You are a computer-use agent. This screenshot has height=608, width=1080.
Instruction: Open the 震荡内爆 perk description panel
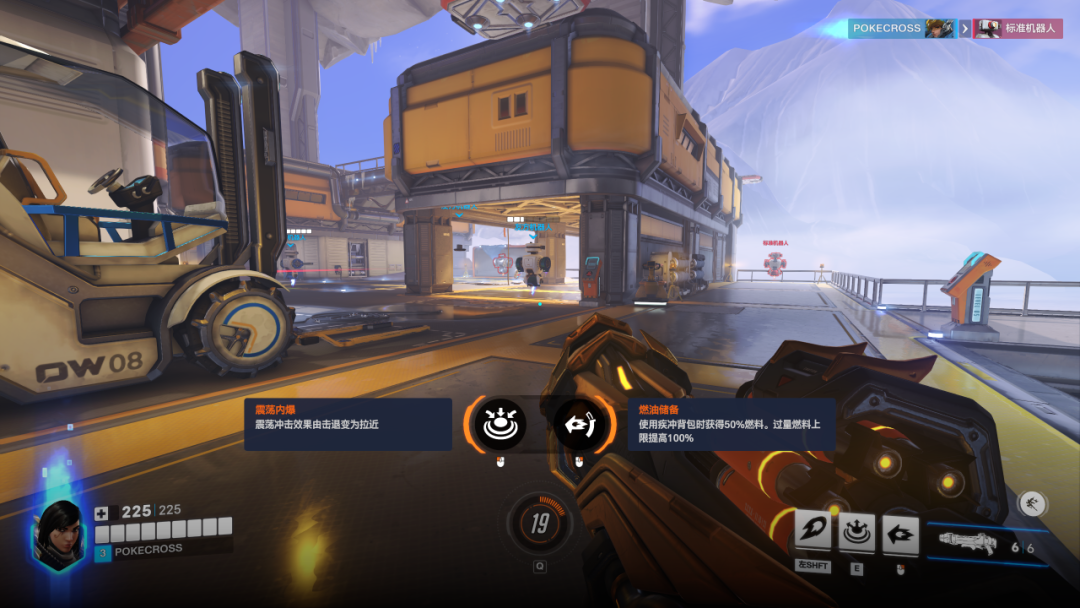click(x=348, y=424)
